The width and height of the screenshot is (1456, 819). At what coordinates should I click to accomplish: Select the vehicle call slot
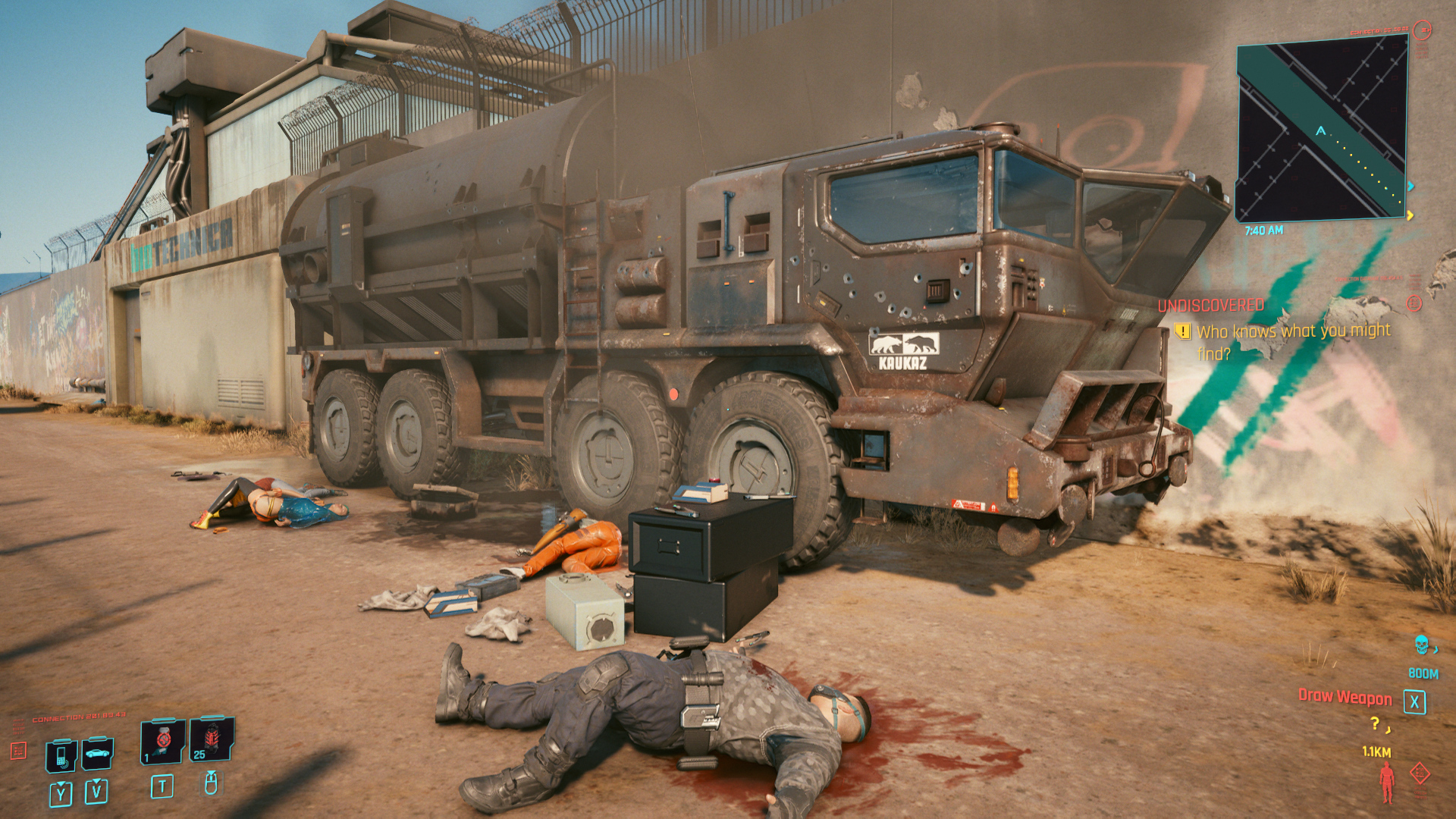(x=98, y=753)
